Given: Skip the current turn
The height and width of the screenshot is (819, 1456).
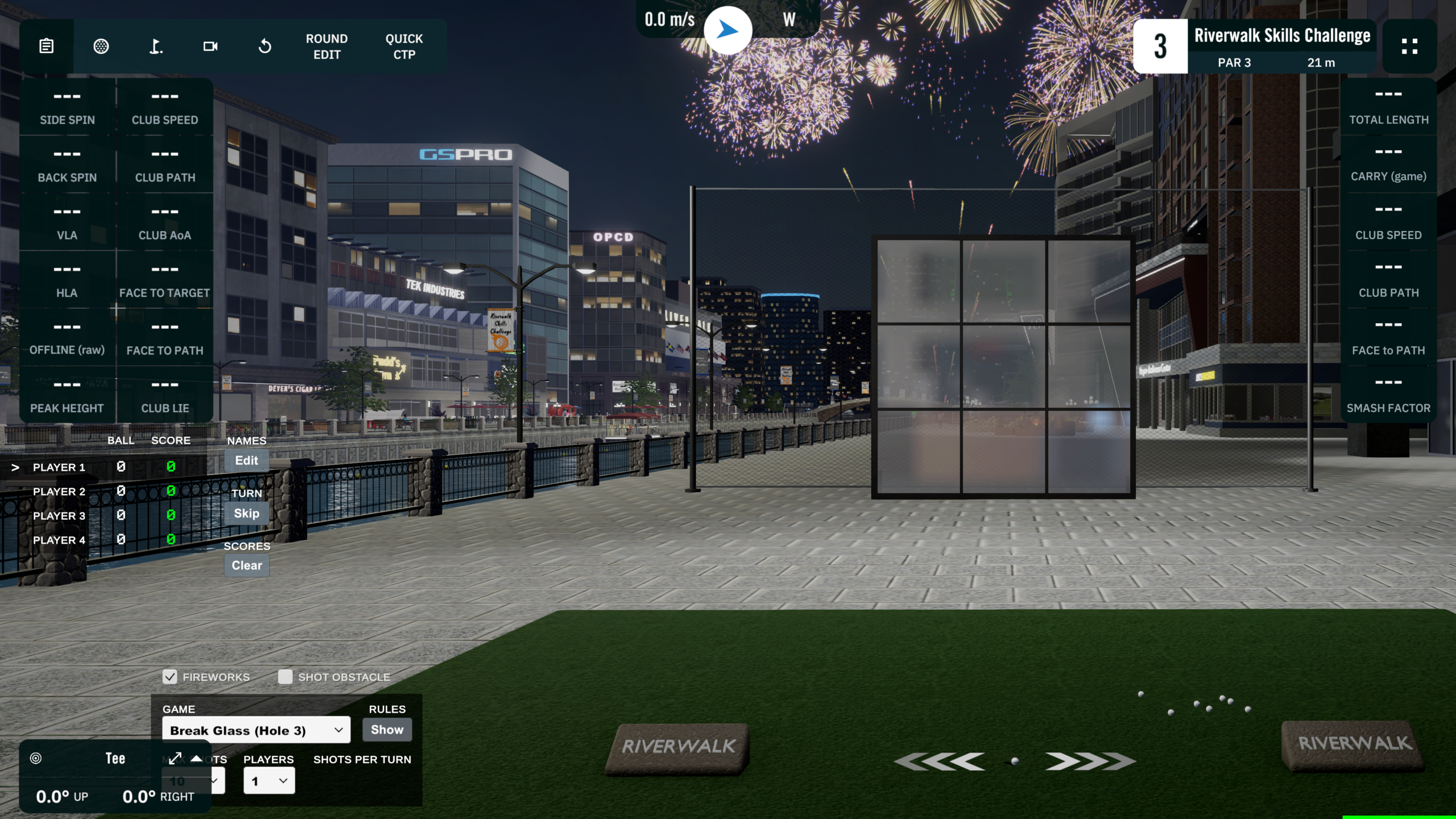Looking at the screenshot, I should (246, 514).
